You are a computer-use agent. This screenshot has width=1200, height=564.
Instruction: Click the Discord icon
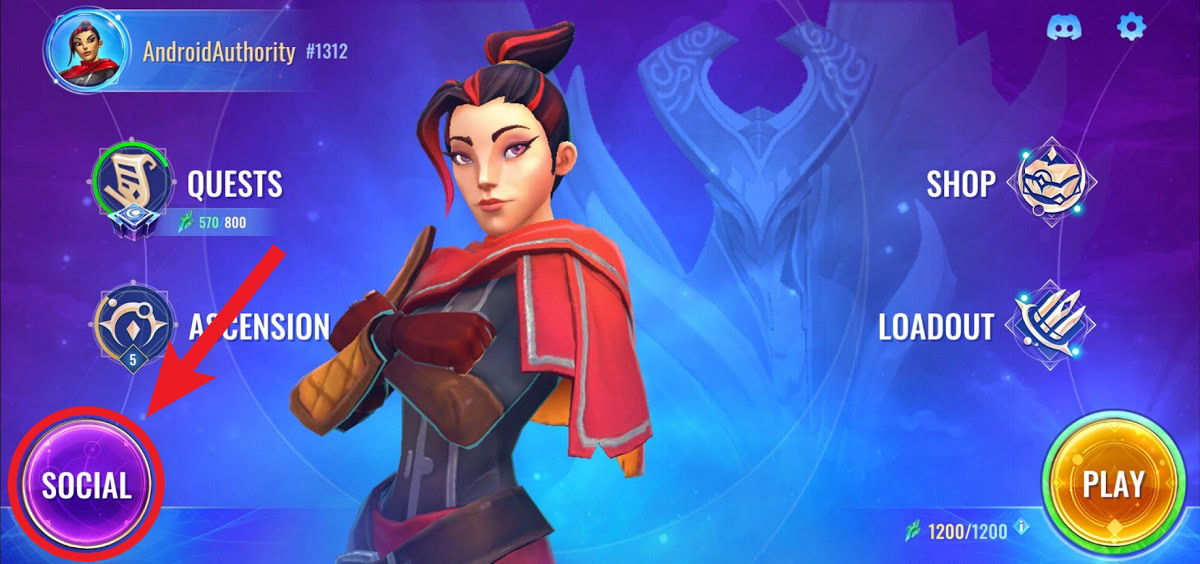pyautogui.click(x=1063, y=27)
